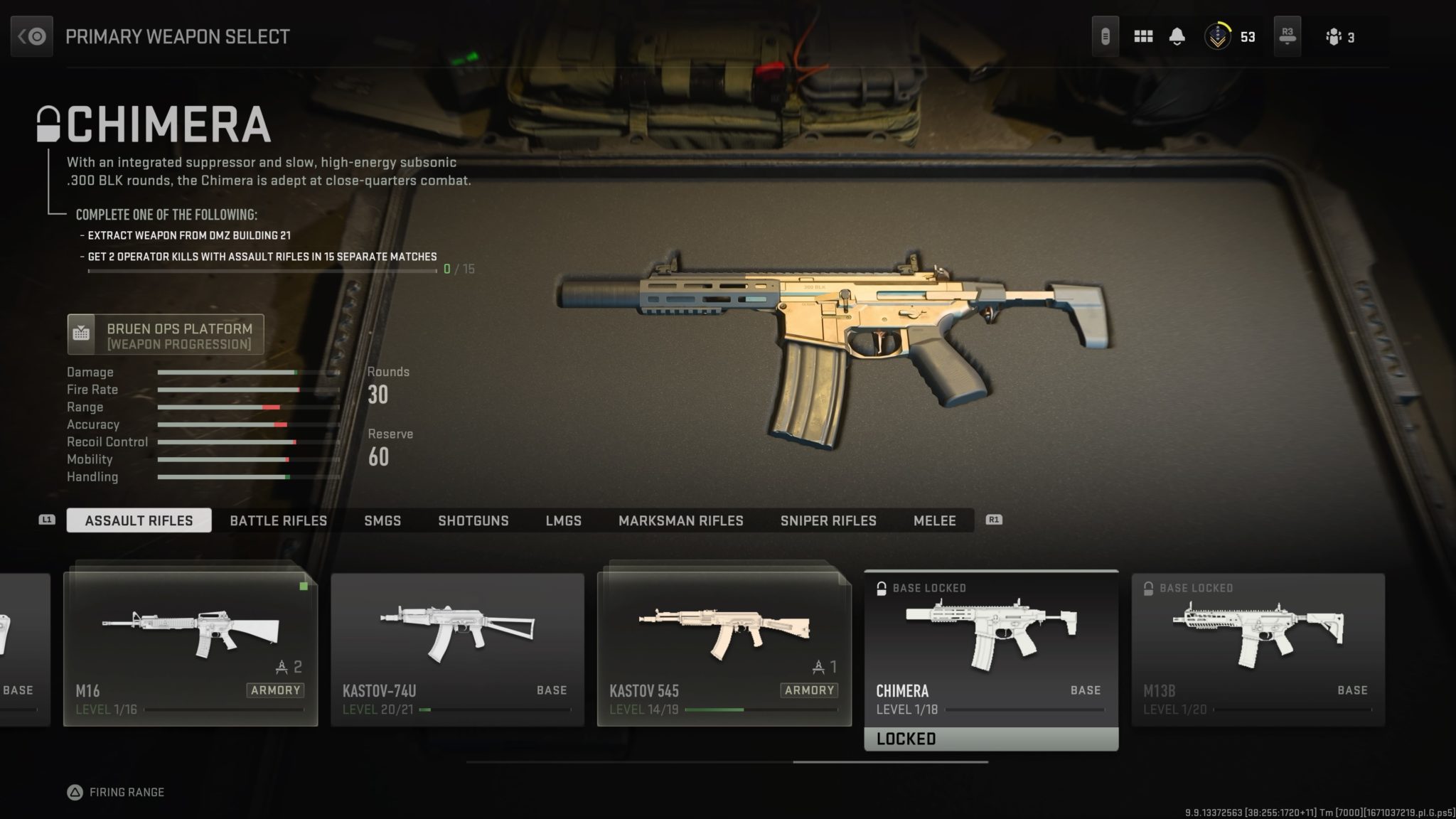Screen dimensions: 1456x819
Task: Toggle the R1 category switch control
Action: click(994, 520)
